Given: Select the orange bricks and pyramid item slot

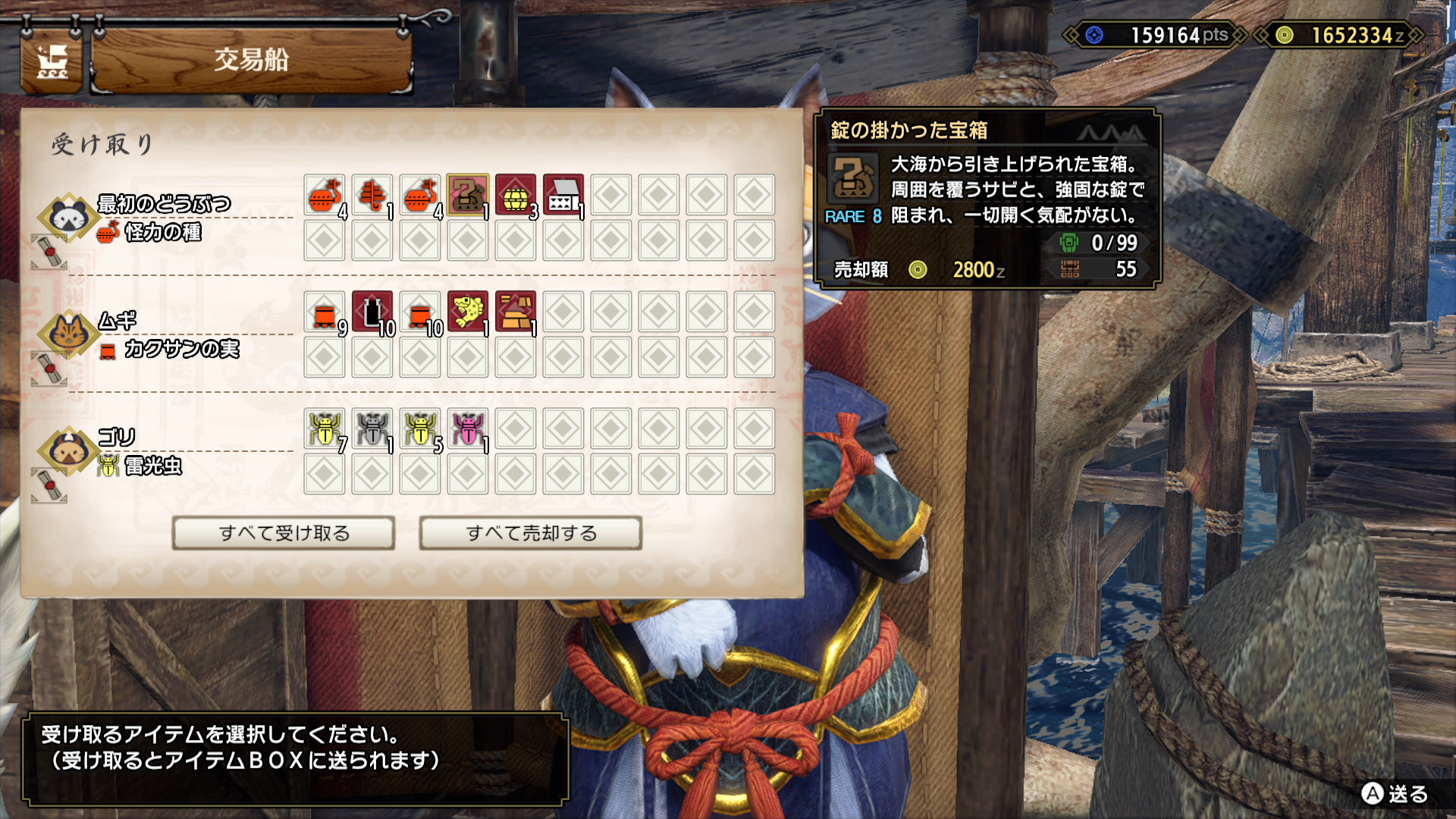Looking at the screenshot, I should 516,312.
